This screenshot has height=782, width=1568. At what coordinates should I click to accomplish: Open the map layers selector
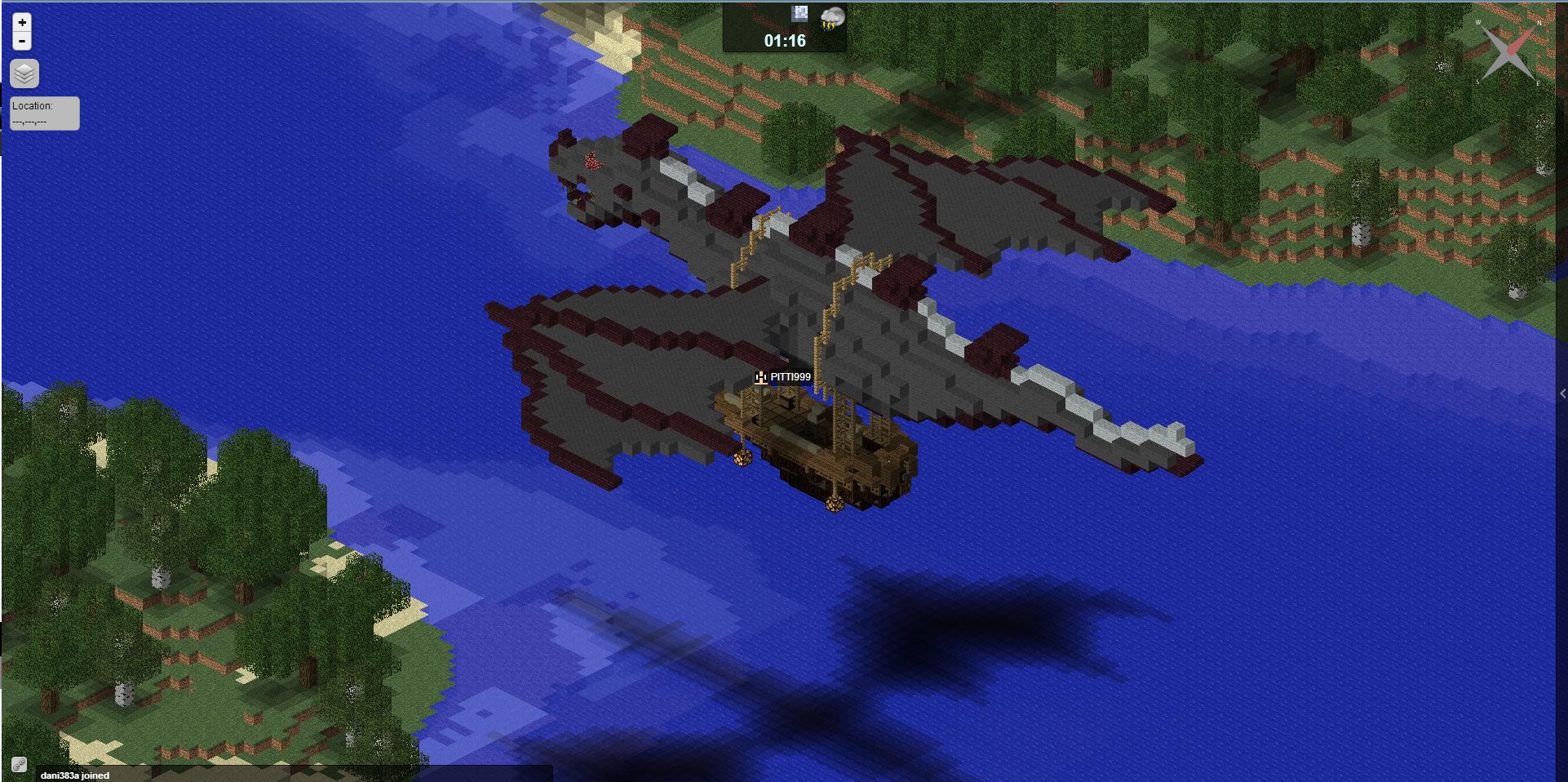point(24,73)
